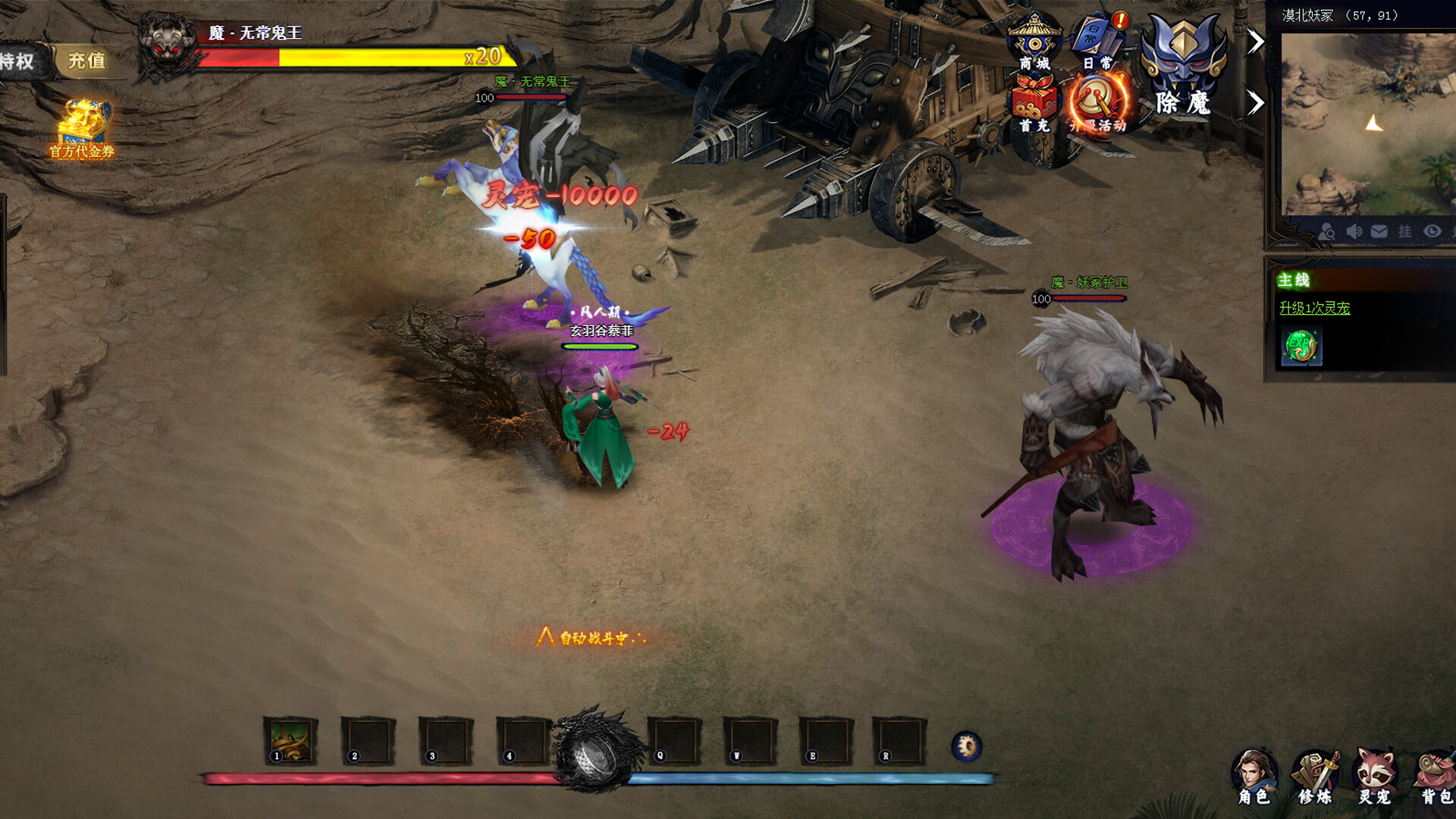The image size is (1456, 819).
Task: Toggle the sound speaker below the minimap
Action: (x=1354, y=231)
